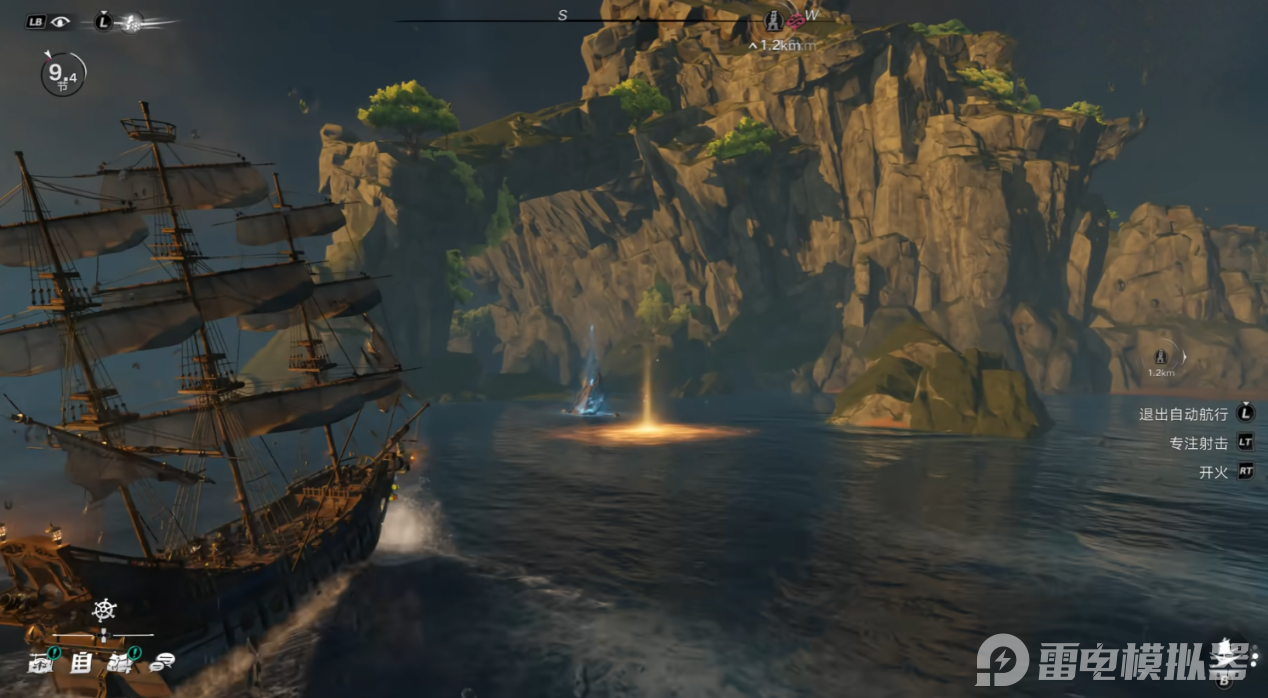Open the chat speech bubbles

tap(161, 661)
